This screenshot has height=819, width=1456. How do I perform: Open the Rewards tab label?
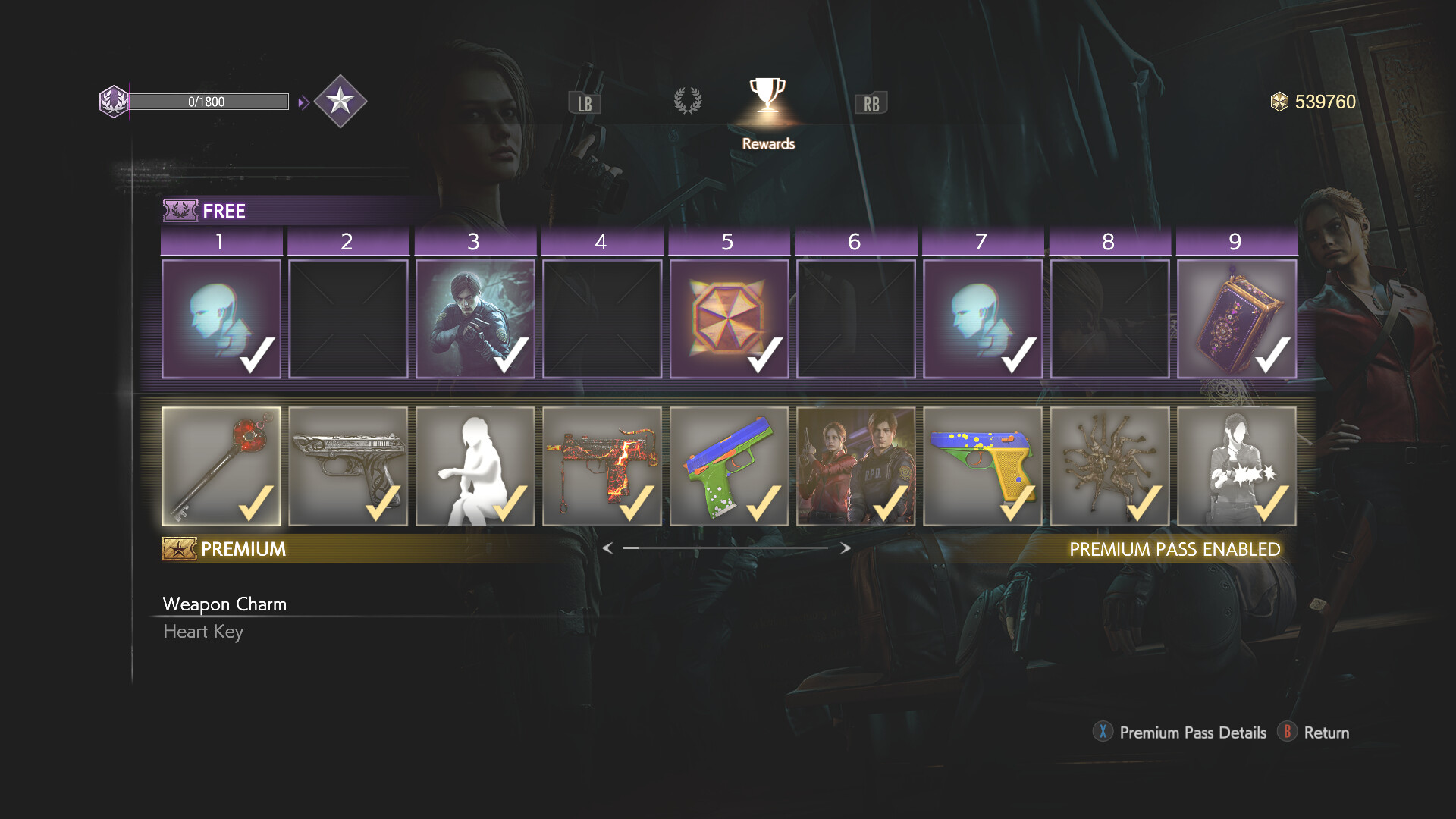click(767, 143)
